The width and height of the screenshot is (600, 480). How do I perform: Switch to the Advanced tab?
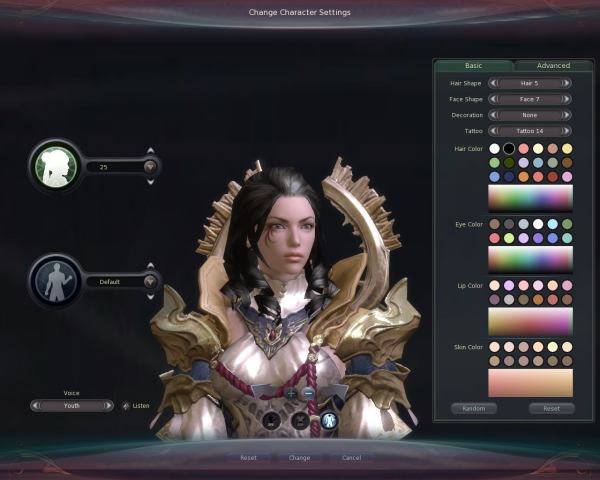click(553, 66)
